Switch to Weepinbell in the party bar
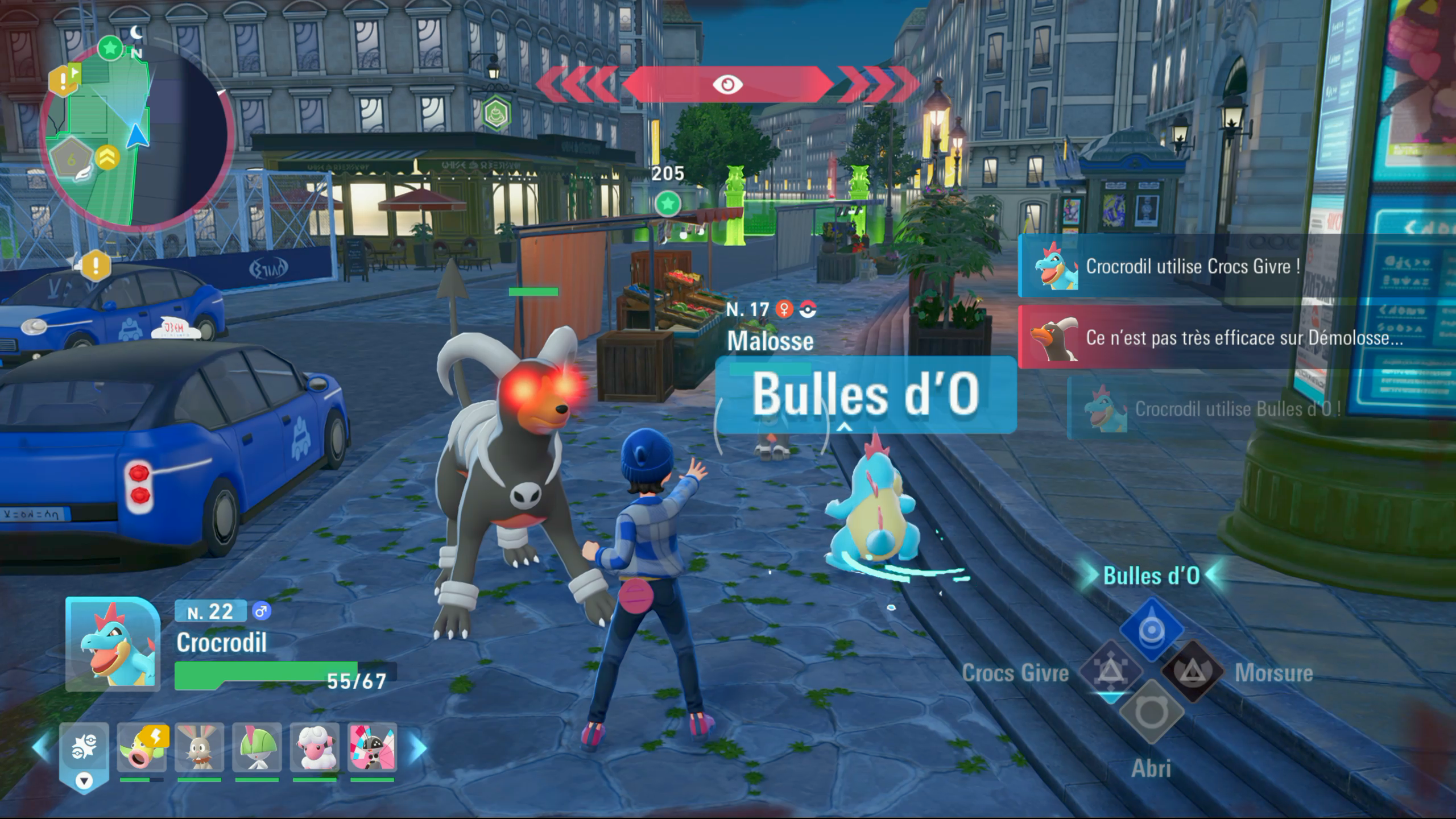This screenshot has height=819, width=1456. click(141, 747)
